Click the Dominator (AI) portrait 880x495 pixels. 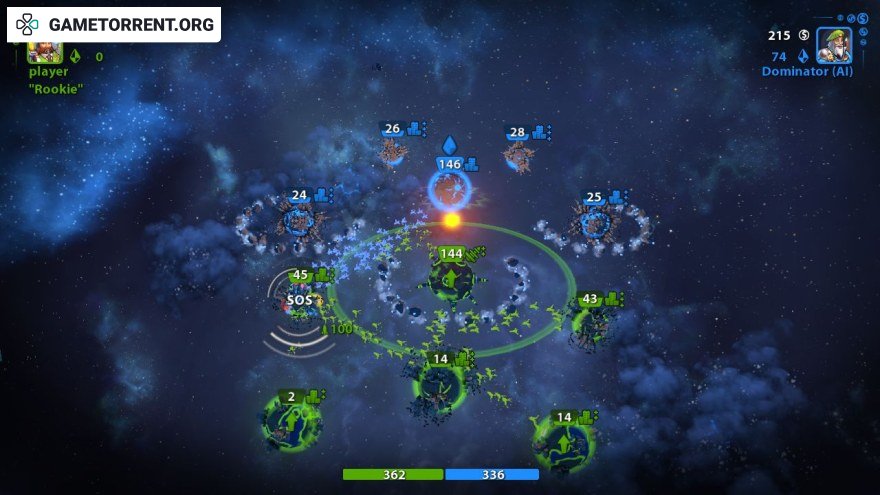click(833, 45)
